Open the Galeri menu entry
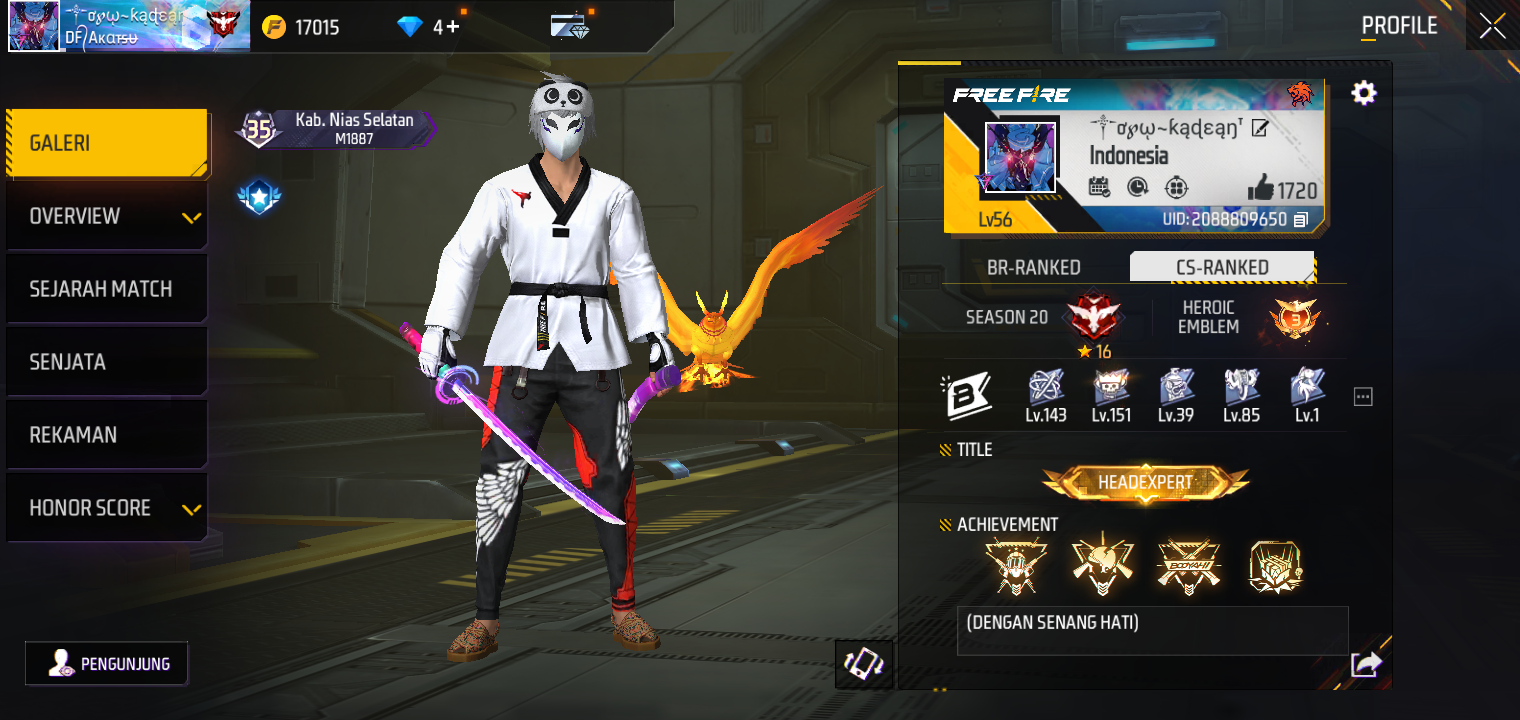Image resolution: width=1520 pixels, height=720 pixels. [106, 143]
